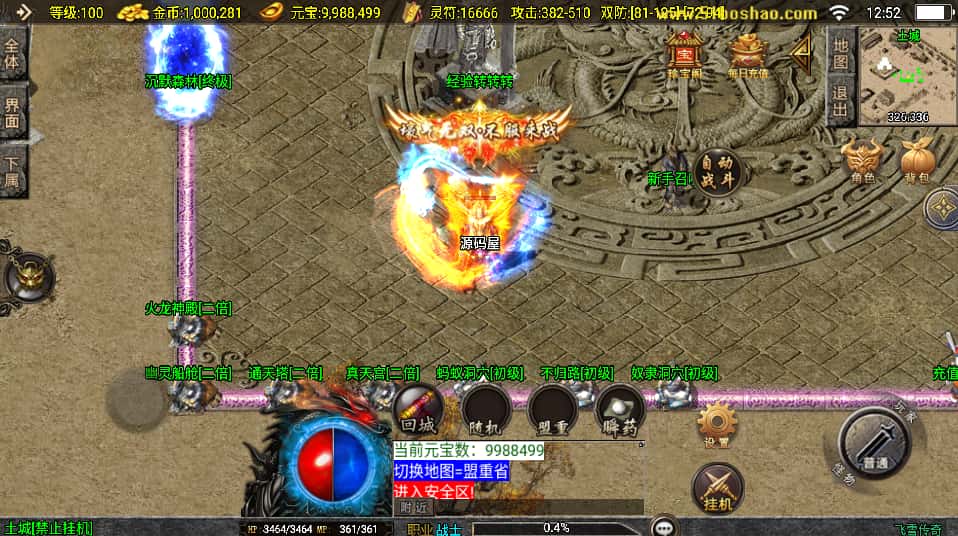Open the 设置 settings gear
Viewport: 958px width, 536px height.
point(717,424)
